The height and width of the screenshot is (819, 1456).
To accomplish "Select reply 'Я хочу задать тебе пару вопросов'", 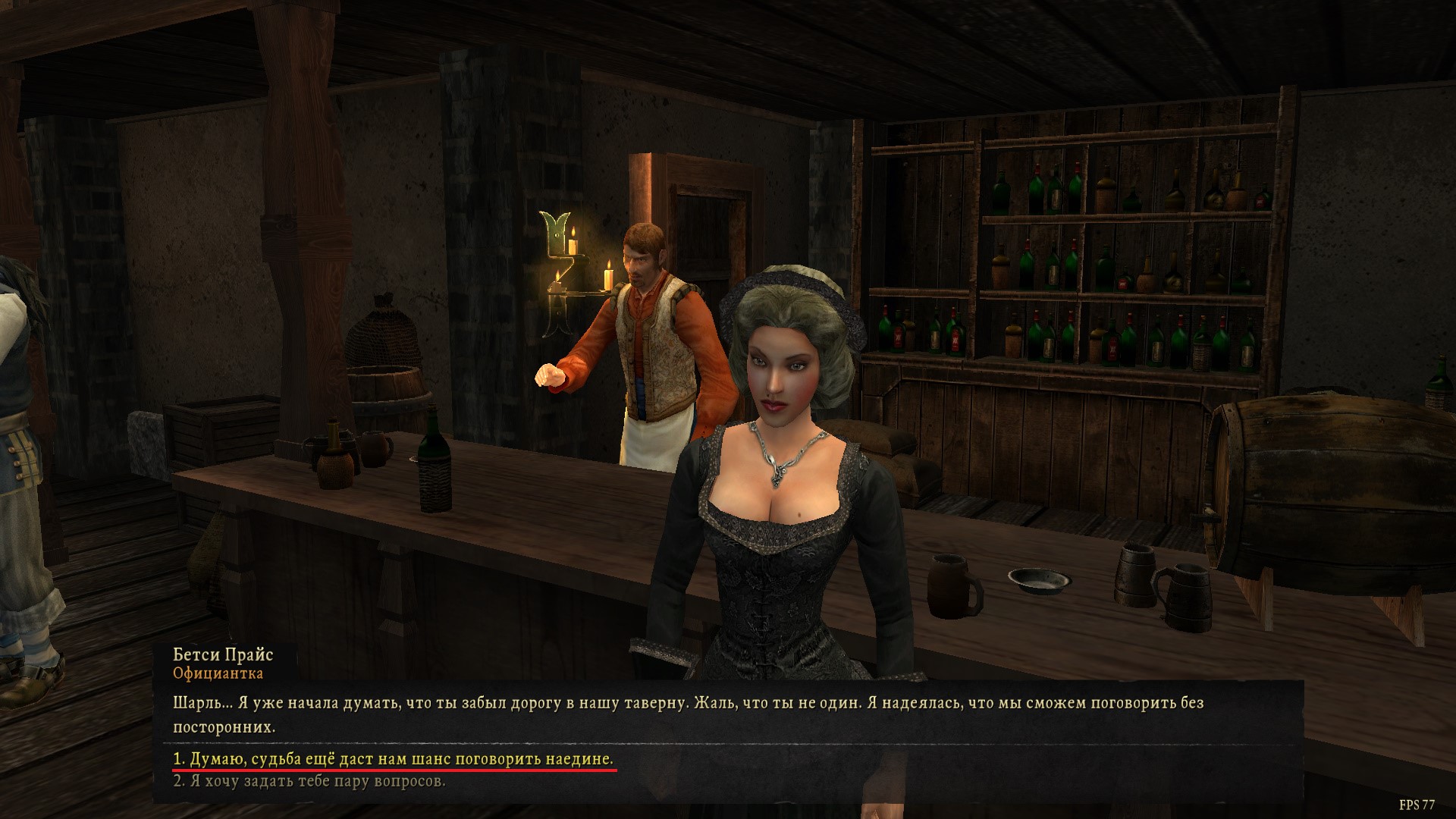I will coord(309,781).
